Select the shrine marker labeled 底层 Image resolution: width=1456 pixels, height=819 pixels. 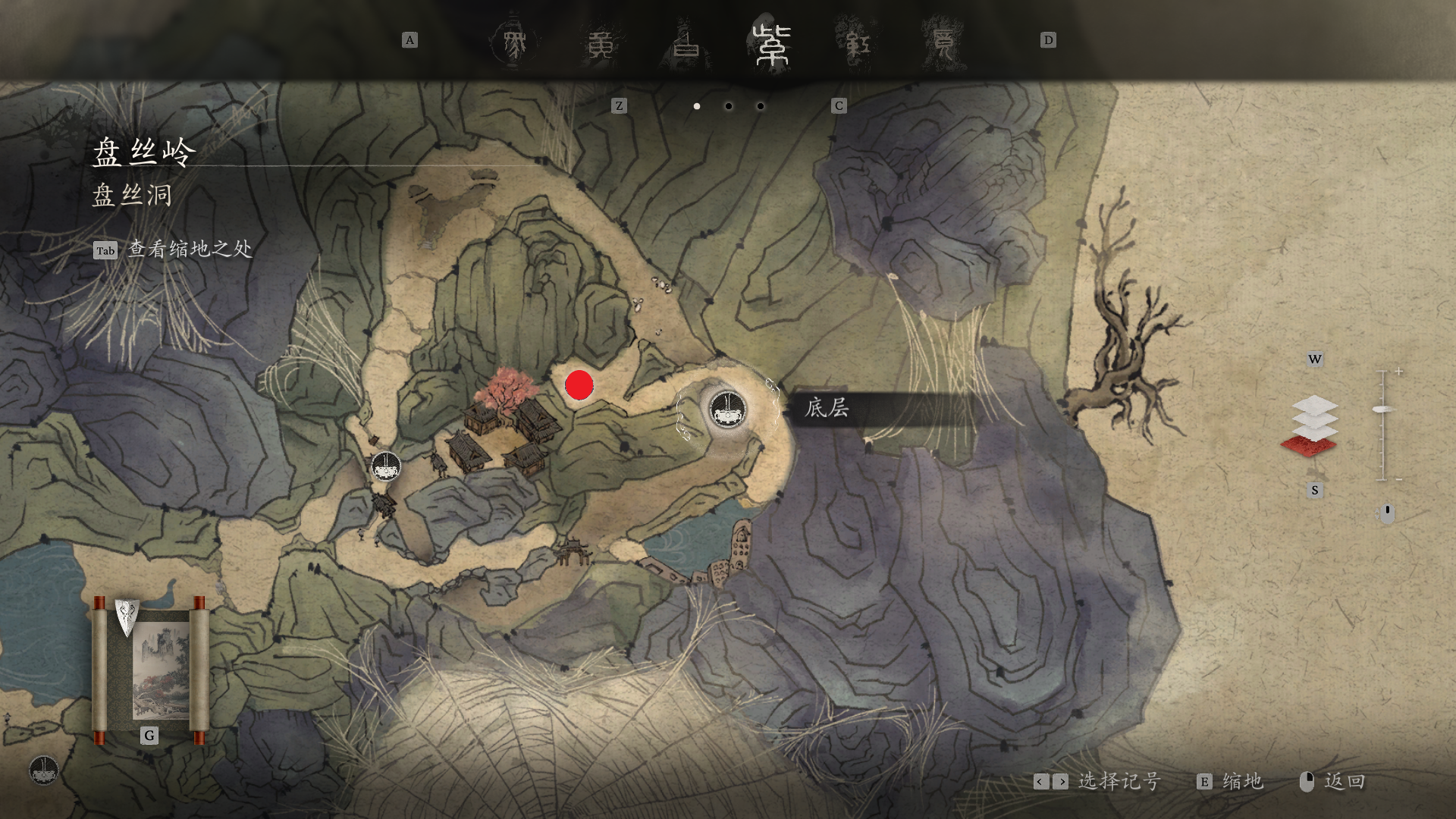click(727, 410)
